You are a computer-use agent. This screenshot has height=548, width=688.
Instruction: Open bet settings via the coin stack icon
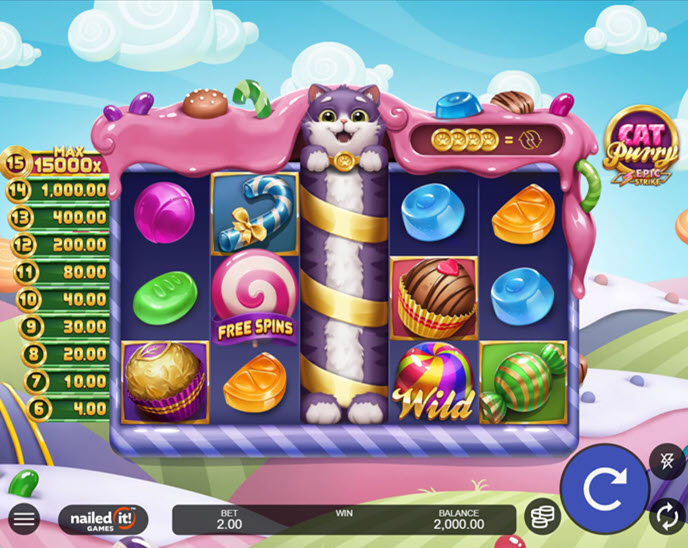click(x=541, y=516)
